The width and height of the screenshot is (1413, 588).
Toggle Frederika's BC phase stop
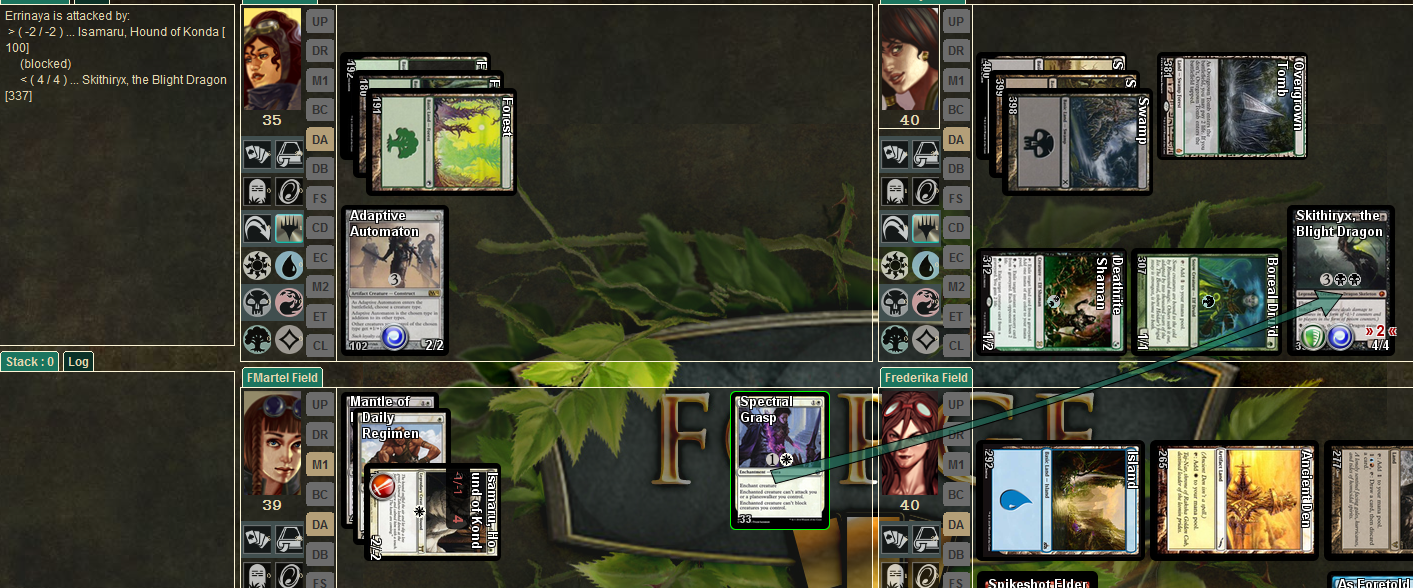coord(956,493)
